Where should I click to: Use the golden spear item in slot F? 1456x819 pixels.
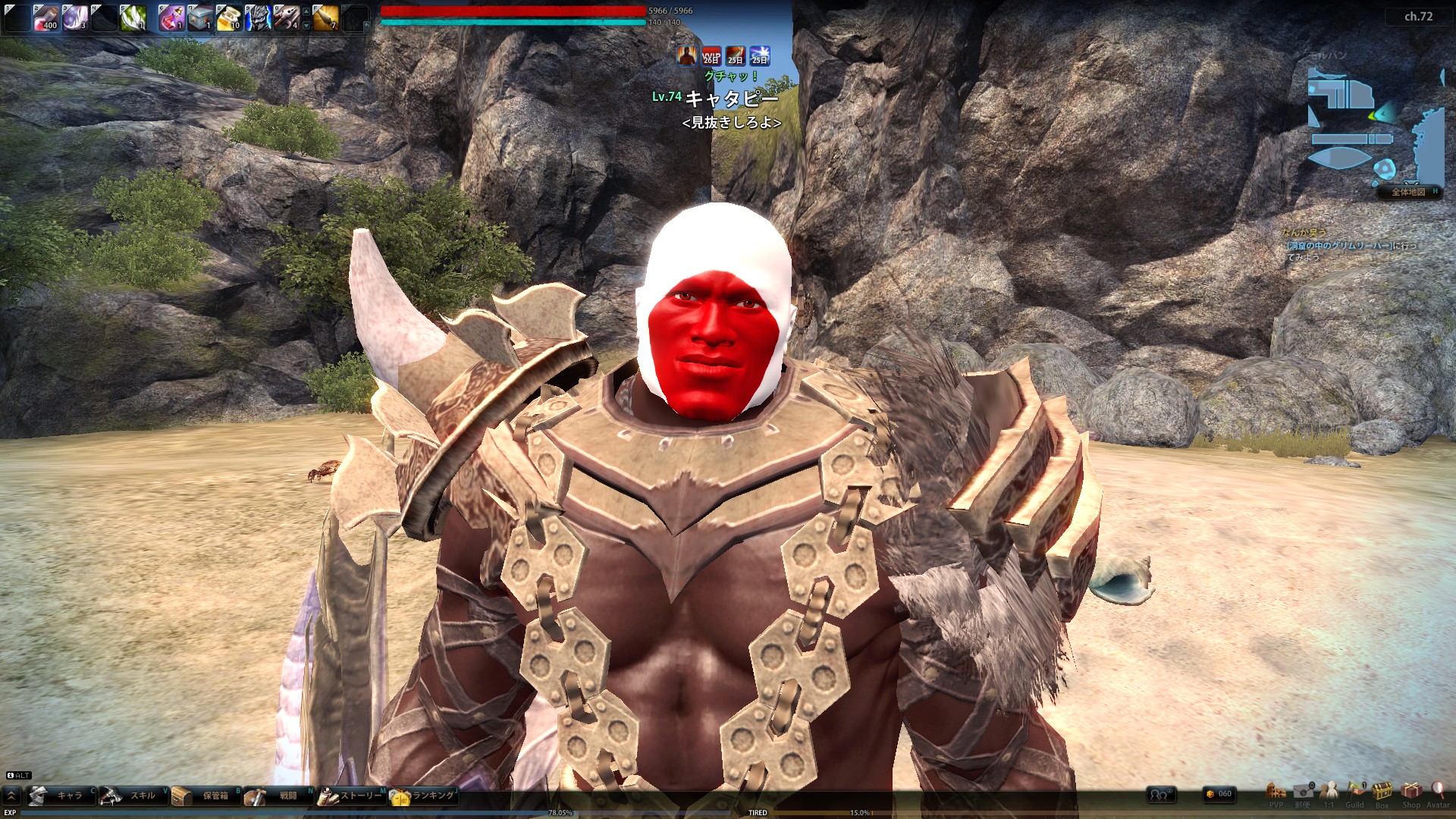[325, 17]
